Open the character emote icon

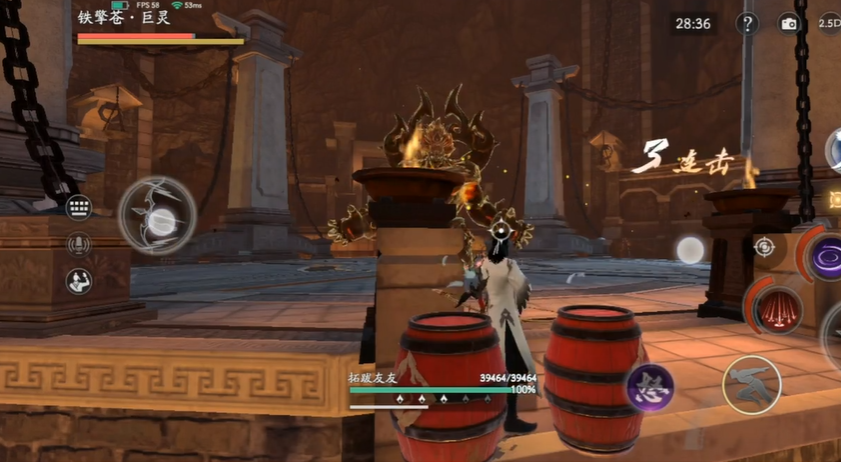click(79, 281)
